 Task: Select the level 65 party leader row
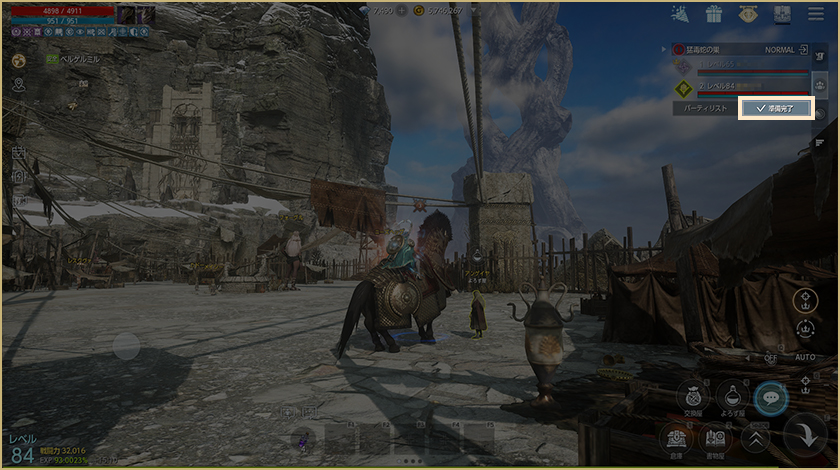pyautogui.click(x=738, y=65)
